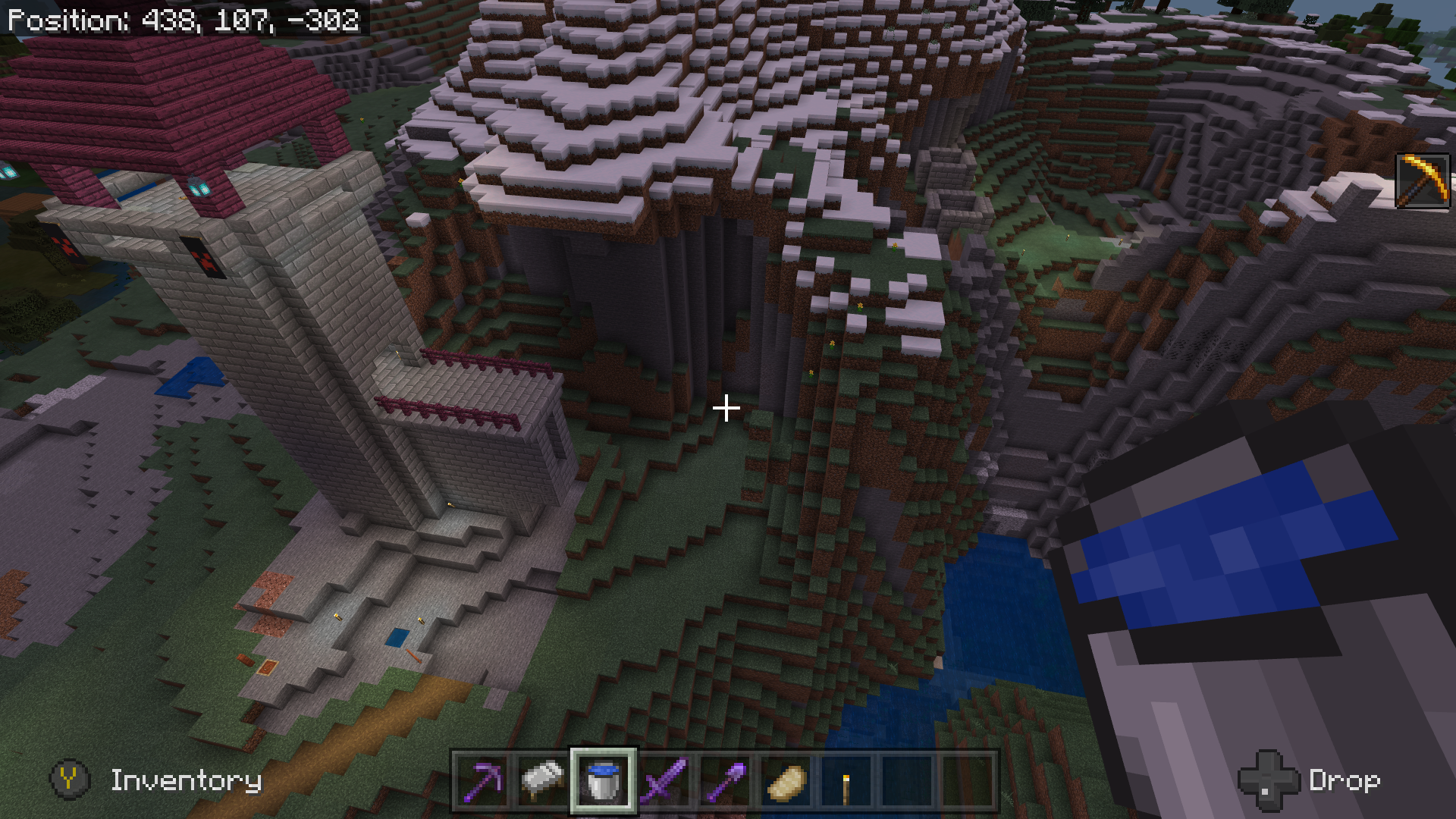Pick the torch hotbar slot
Viewport: 1456px width, 819px height.
click(846, 780)
